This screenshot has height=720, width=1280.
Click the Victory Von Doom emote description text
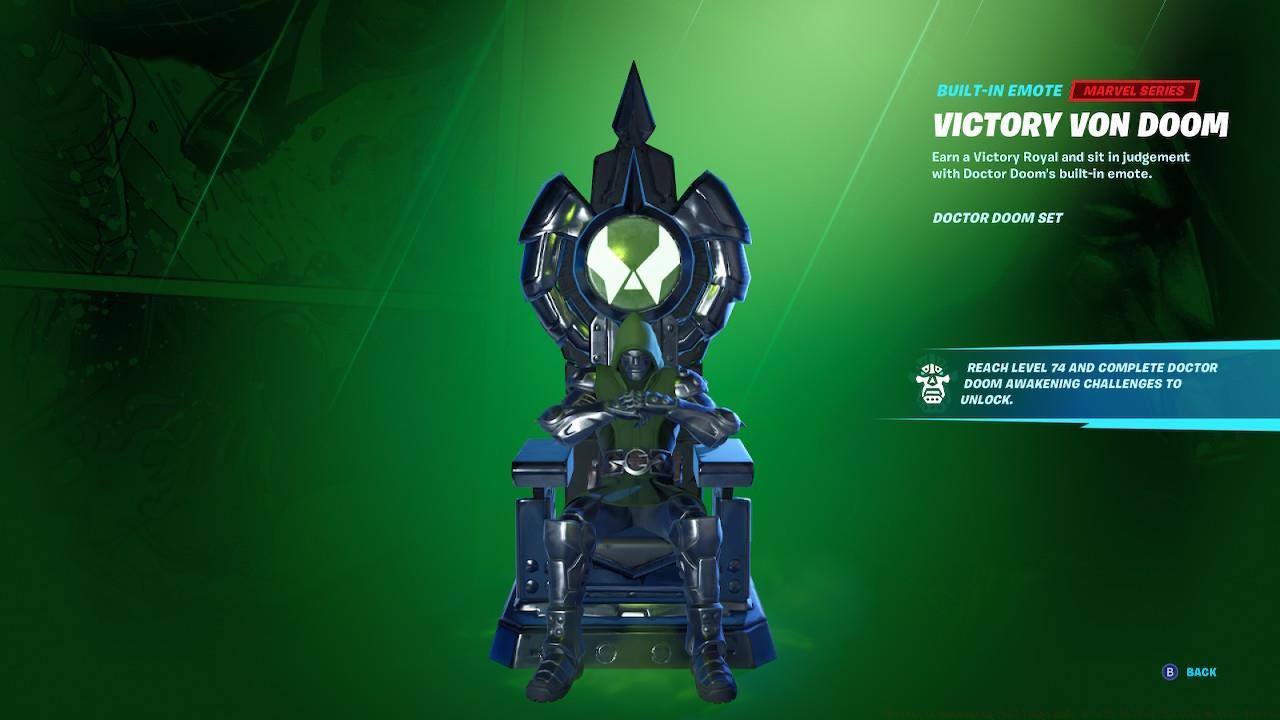[x=1060, y=165]
